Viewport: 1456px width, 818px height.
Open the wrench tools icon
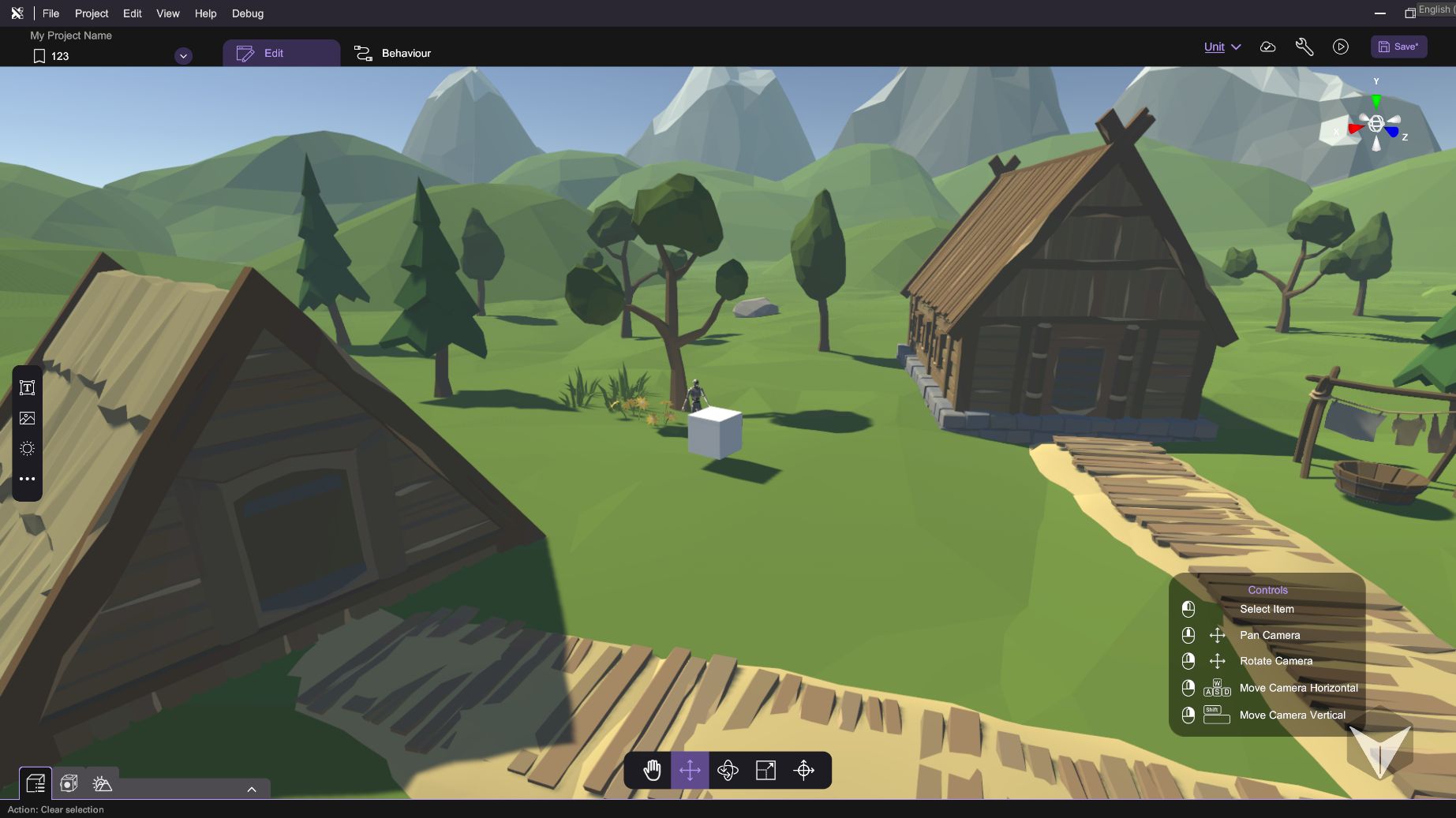click(1304, 47)
